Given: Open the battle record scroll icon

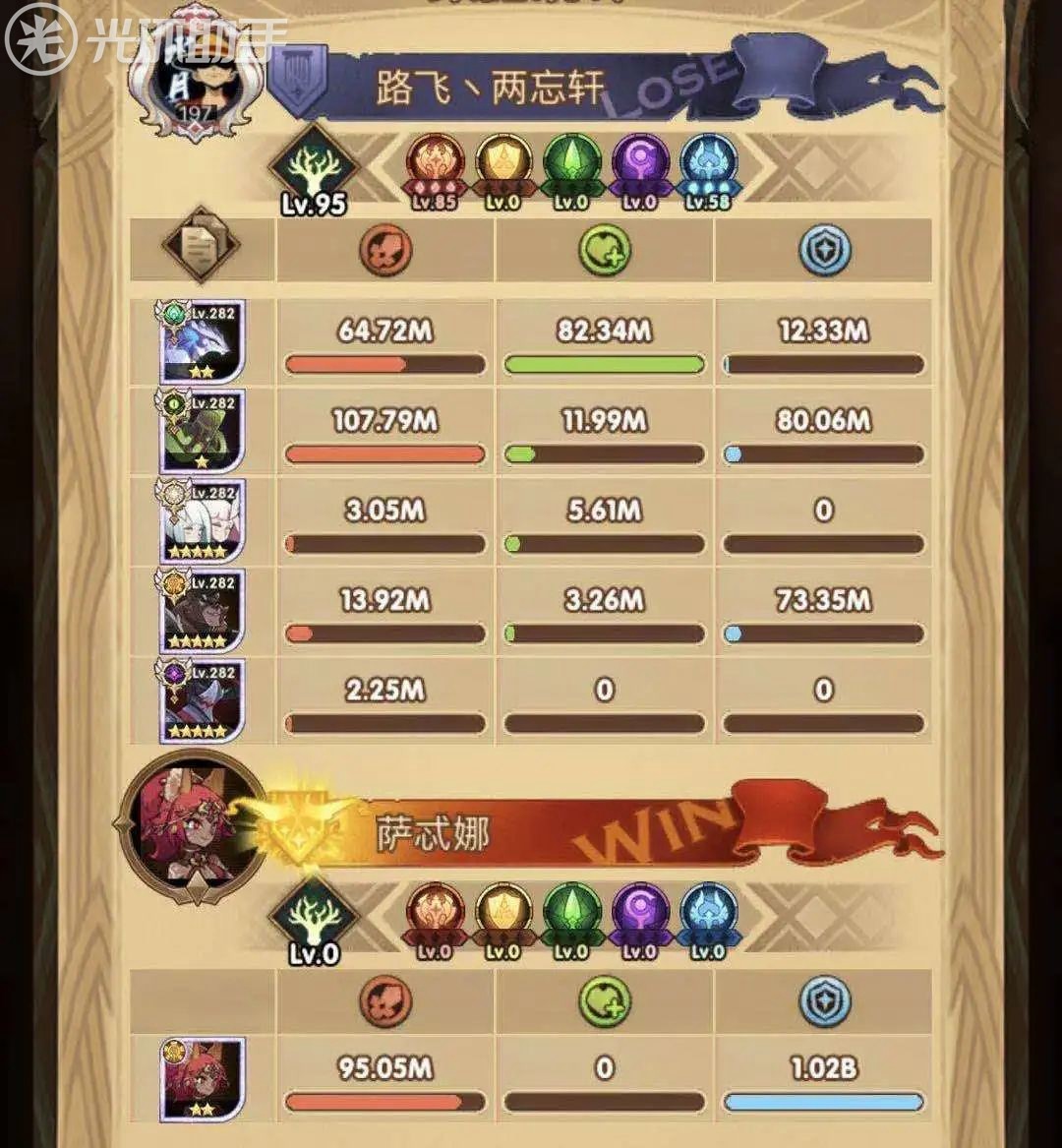Looking at the screenshot, I should click(201, 244).
